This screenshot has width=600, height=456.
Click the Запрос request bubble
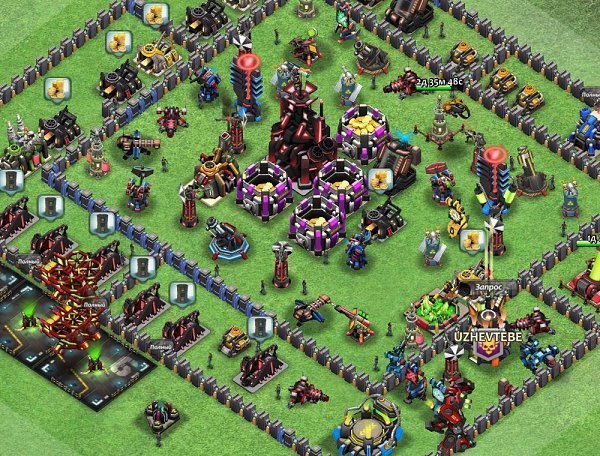490,286
